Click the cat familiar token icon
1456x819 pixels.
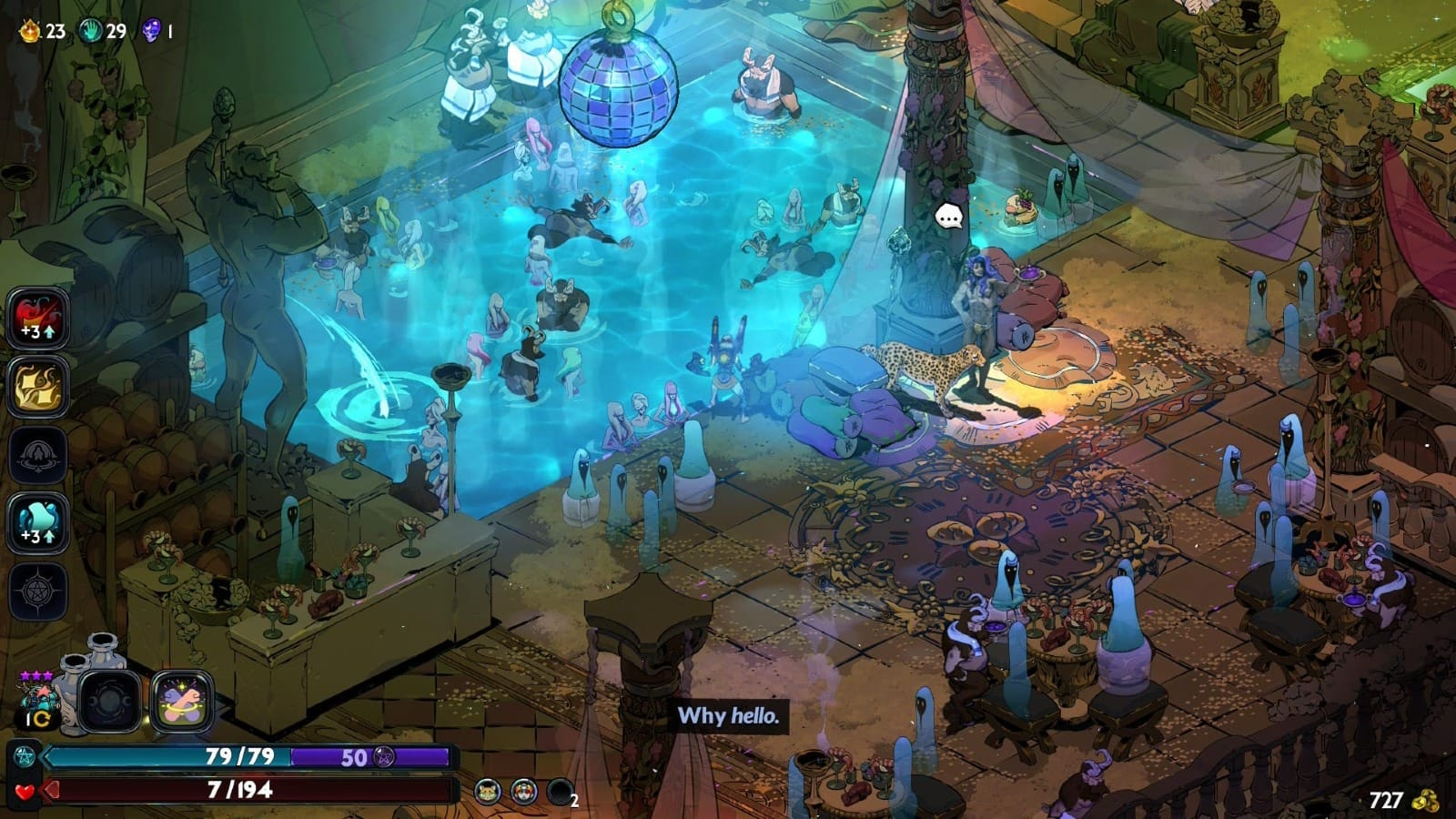pyautogui.click(x=489, y=792)
